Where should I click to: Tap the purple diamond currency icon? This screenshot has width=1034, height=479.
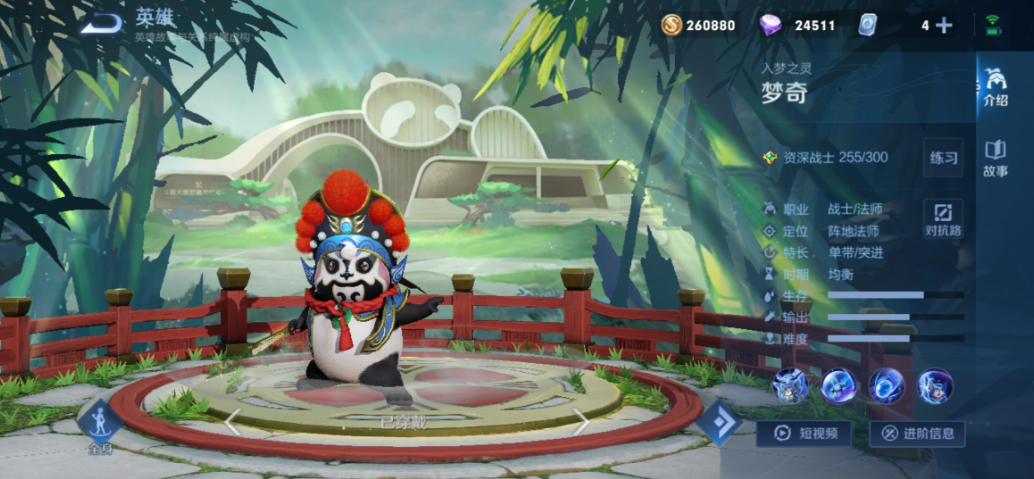pyautogui.click(x=770, y=25)
